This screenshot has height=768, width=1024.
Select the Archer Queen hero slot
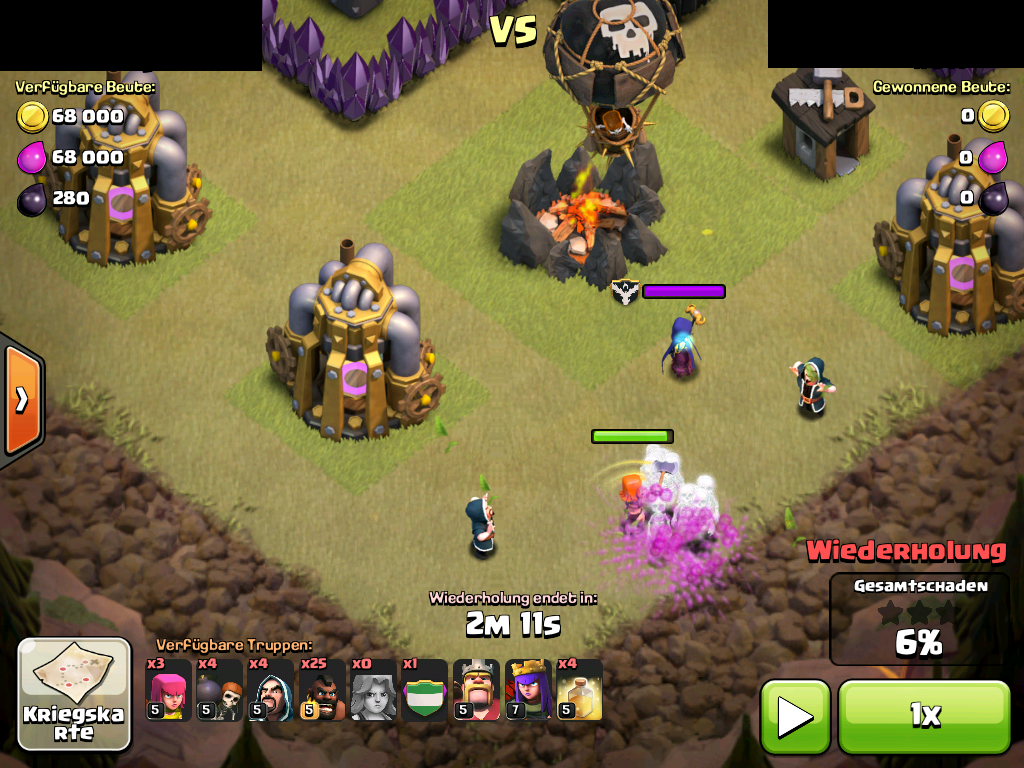point(527,690)
